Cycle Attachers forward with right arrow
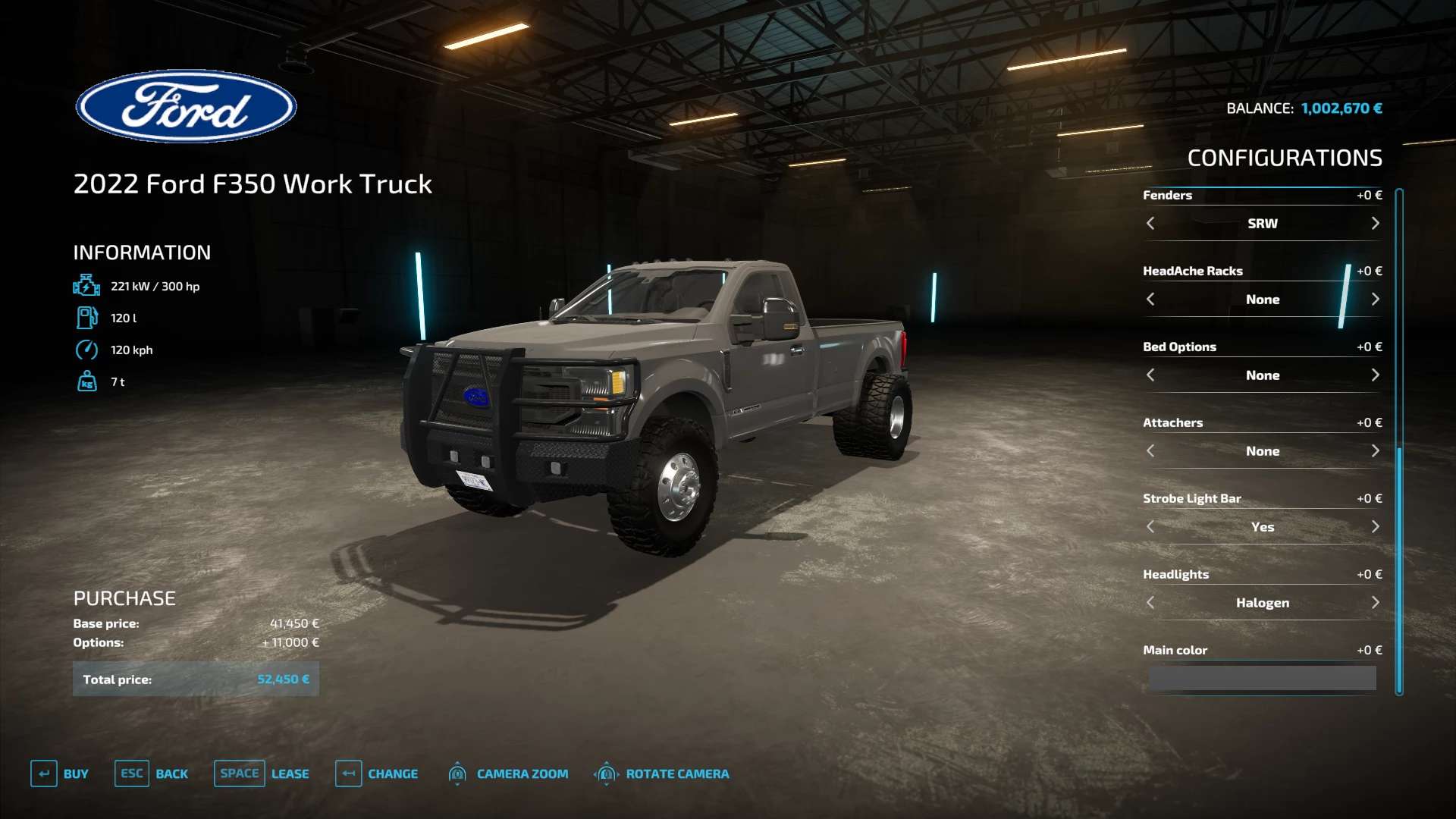This screenshot has height=819, width=1456. point(1375,451)
